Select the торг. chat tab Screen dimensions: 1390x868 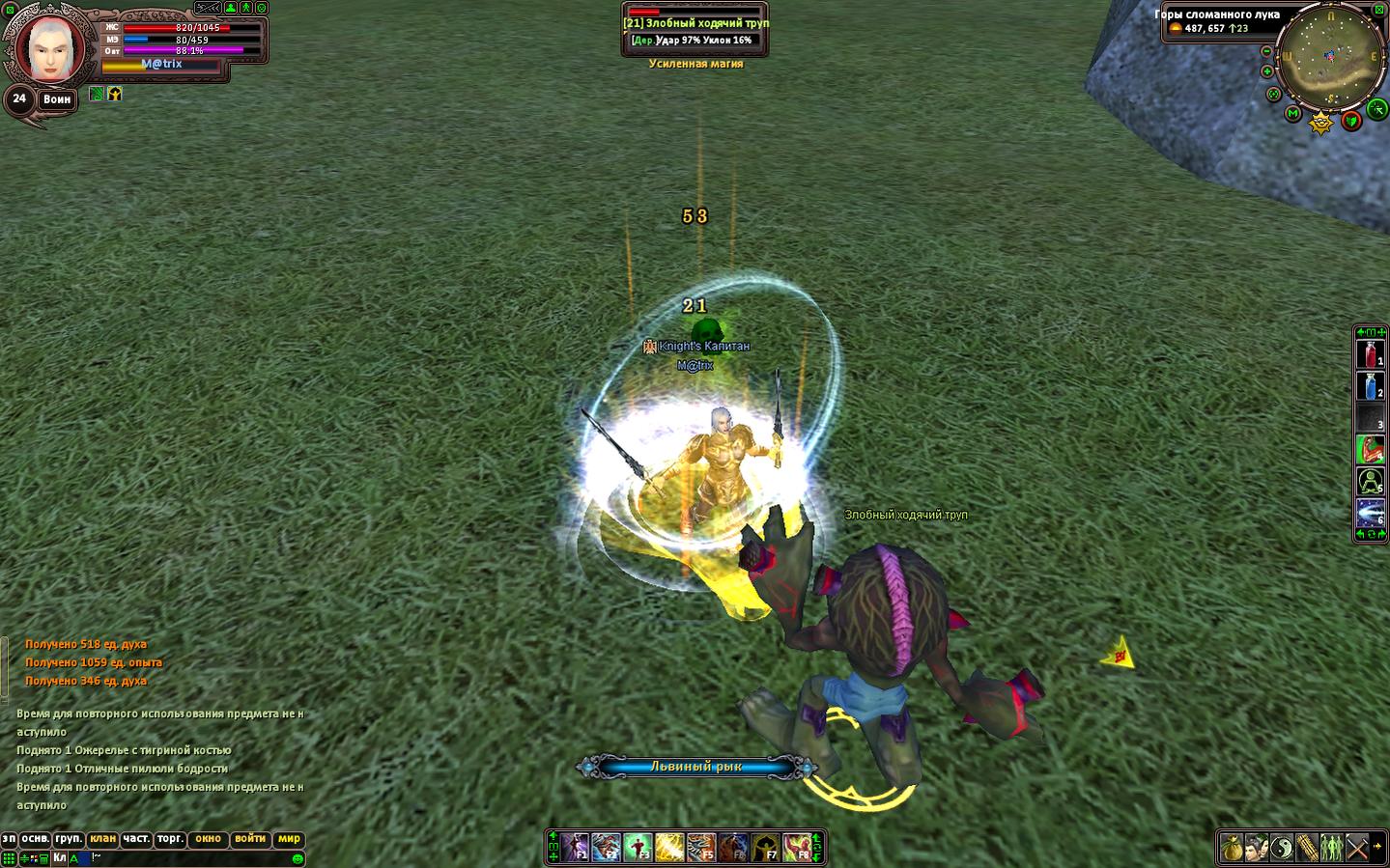(x=170, y=839)
